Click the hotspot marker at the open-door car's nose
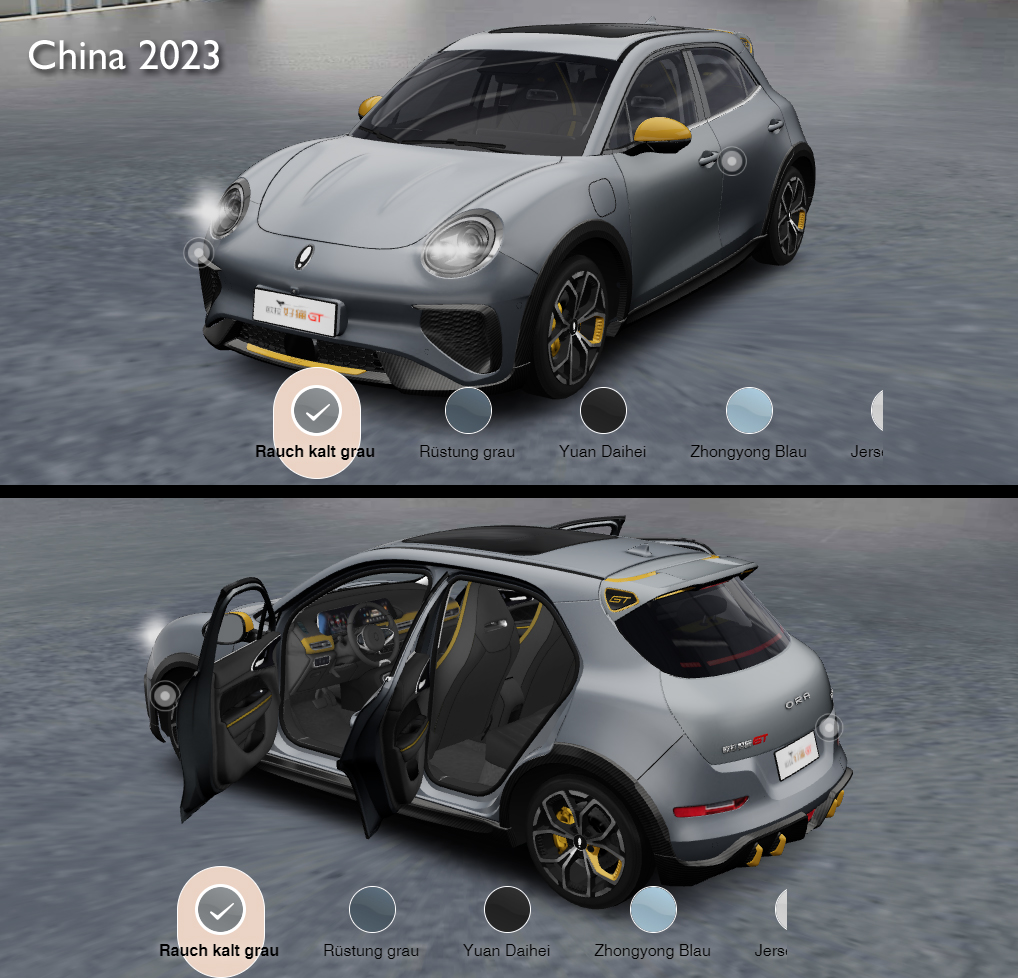The height and width of the screenshot is (978, 1018). coord(164,695)
